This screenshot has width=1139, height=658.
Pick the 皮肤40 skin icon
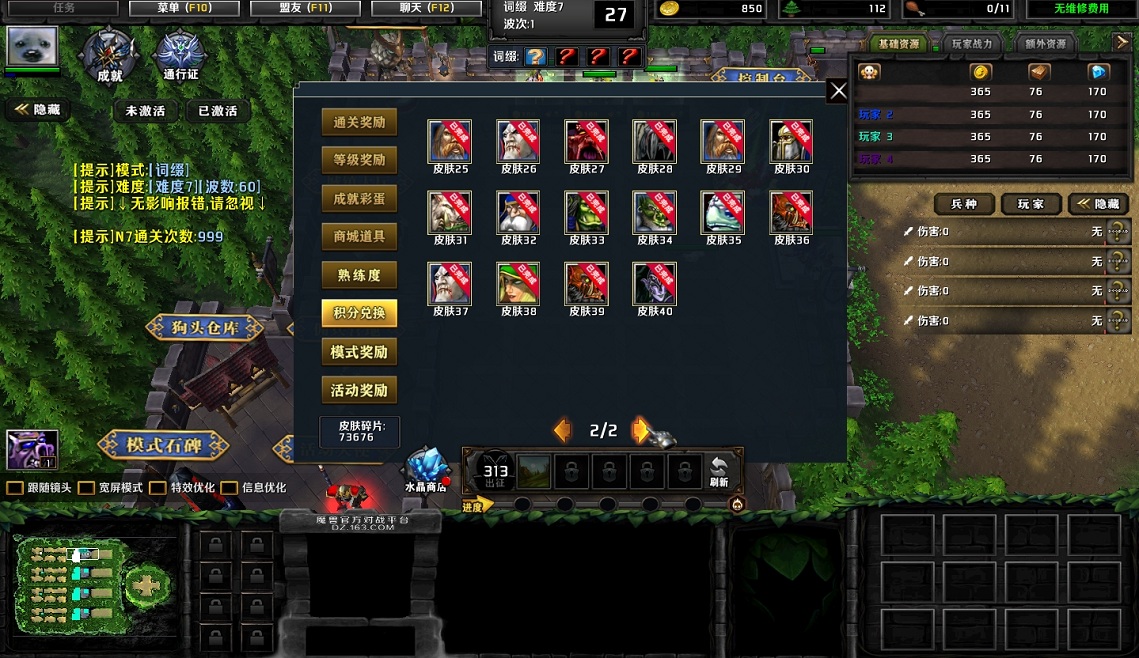click(654, 283)
